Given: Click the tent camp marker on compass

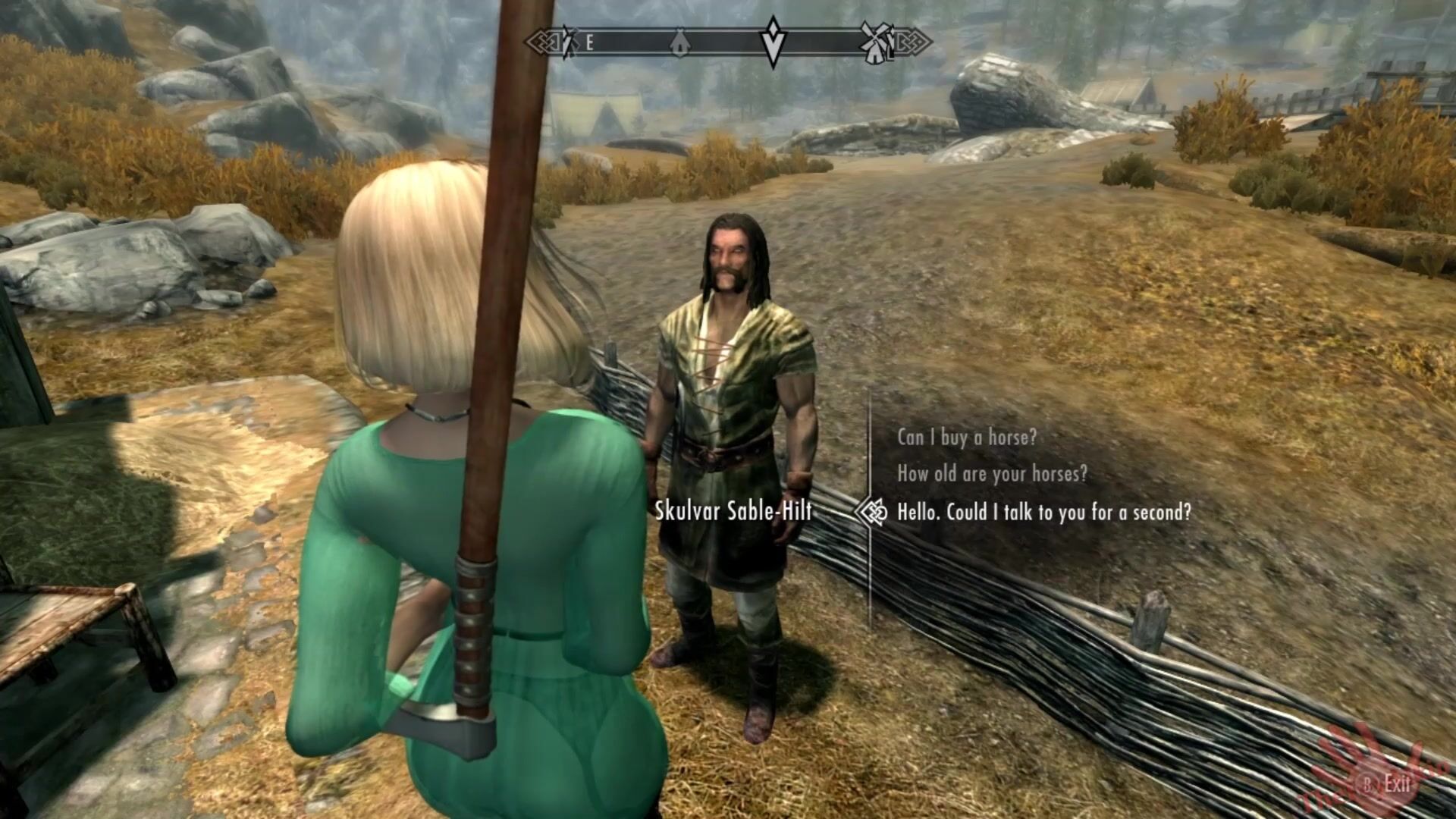Looking at the screenshot, I should click(x=680, y=42).
